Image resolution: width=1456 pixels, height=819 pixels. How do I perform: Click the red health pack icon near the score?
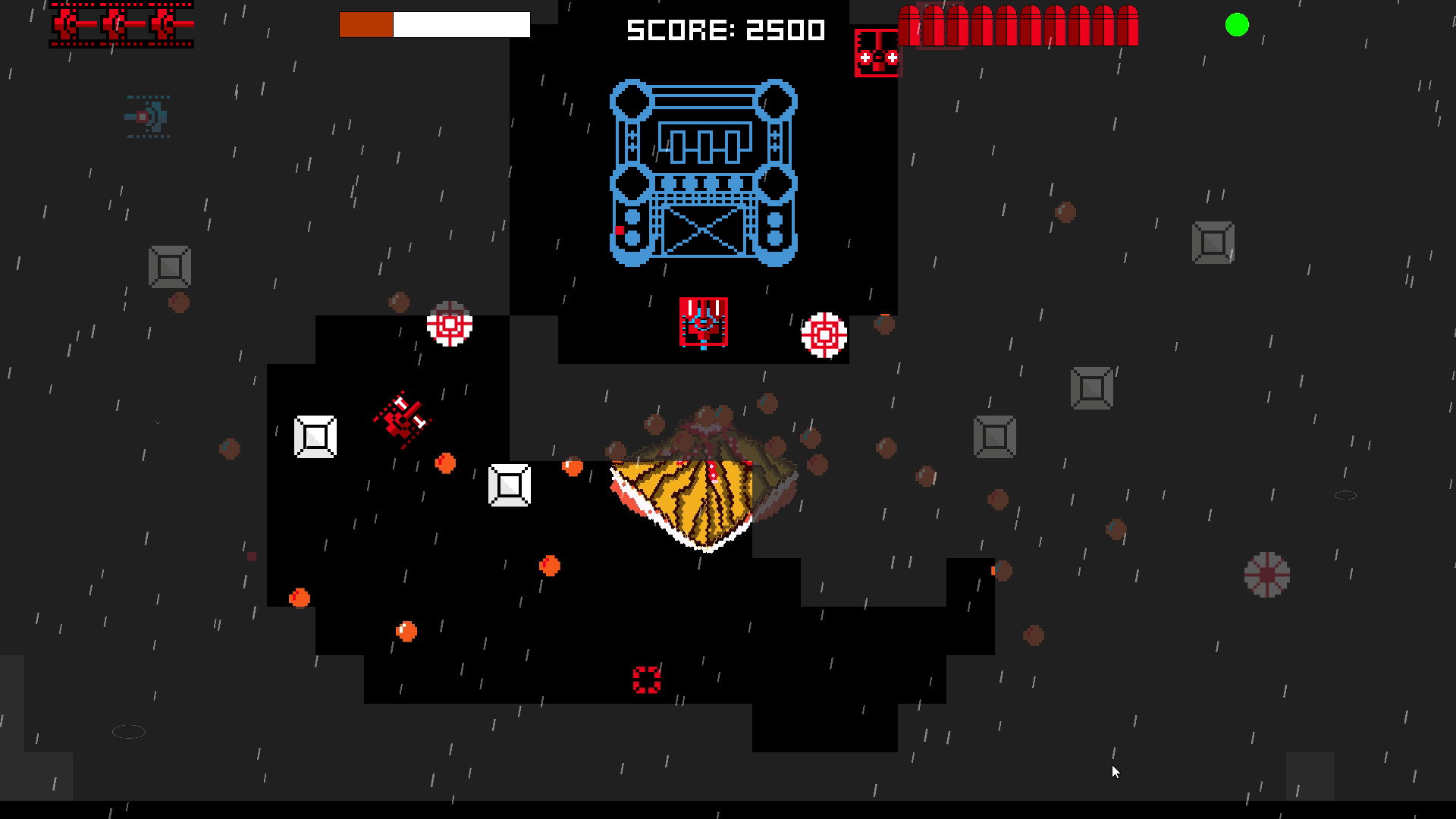click(877, 52)
